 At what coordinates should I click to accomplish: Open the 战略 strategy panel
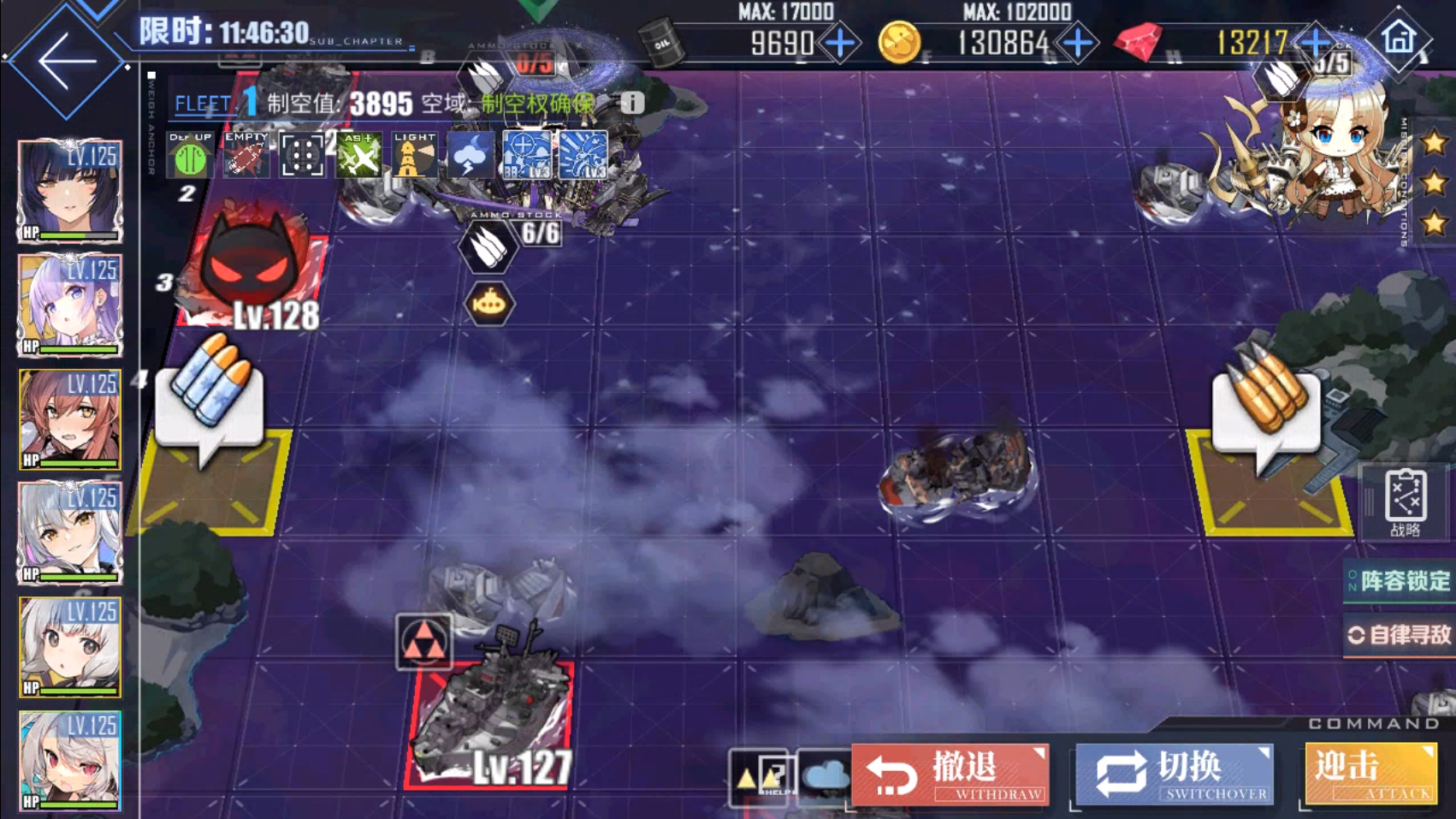tap(1405, 502)
